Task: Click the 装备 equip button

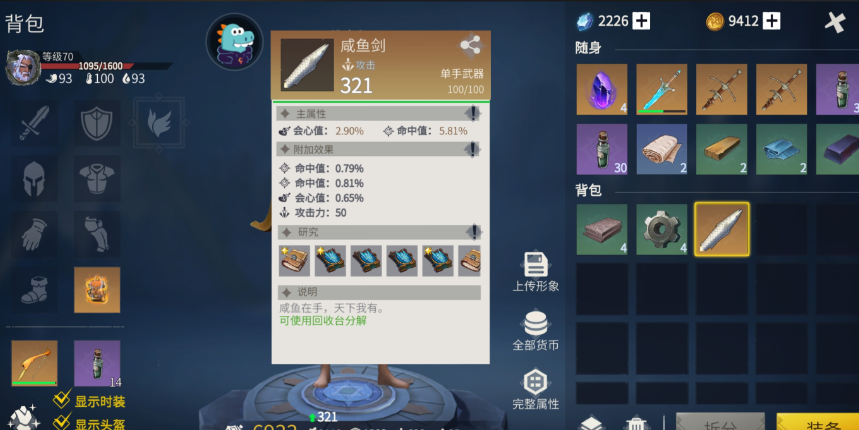Action: tap(817, 424)
